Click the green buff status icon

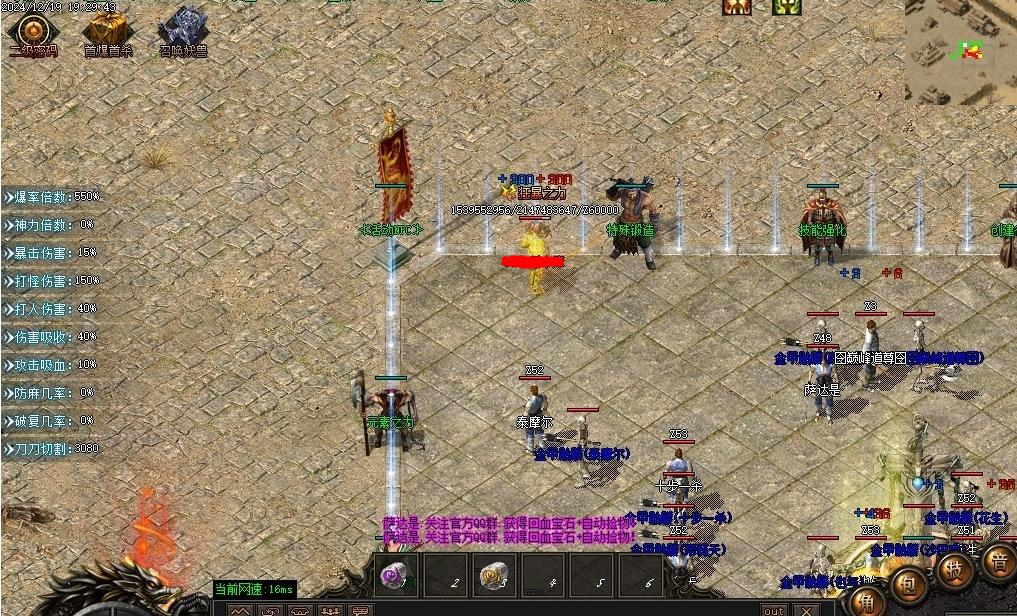[x=786, y=7]
